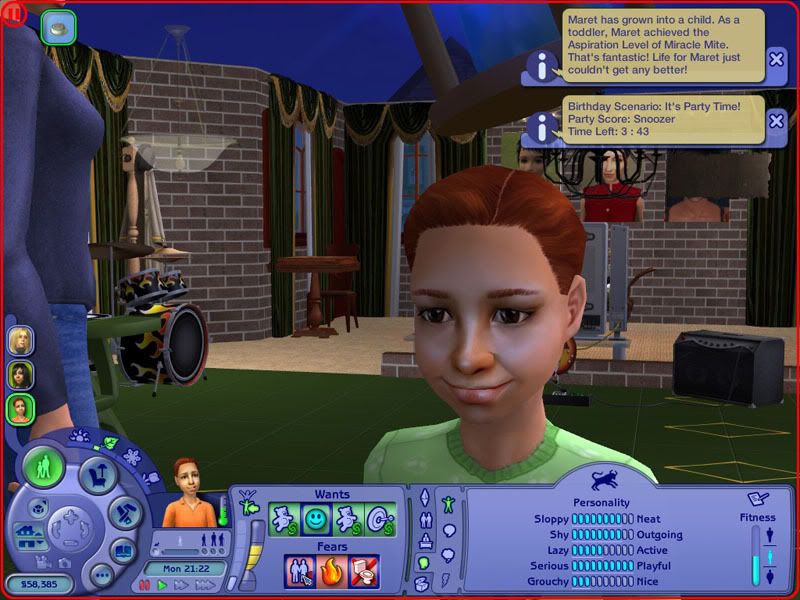Open the storytelling album book button
The width and height of the screenshot is (800, 600).
tap(122, 549)
